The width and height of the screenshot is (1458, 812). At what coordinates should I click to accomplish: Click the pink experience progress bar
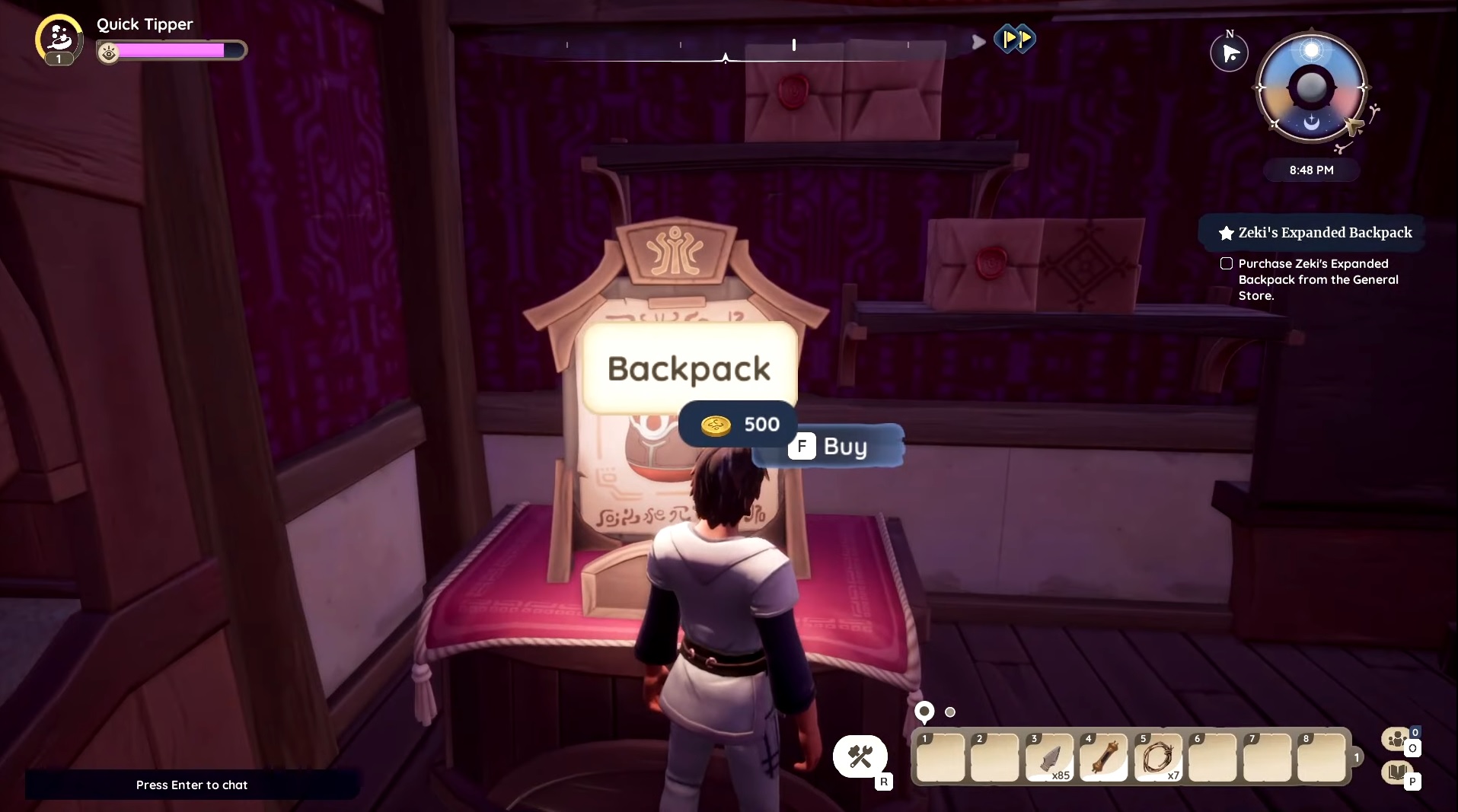pyautogui.click(x=174, y=50)
